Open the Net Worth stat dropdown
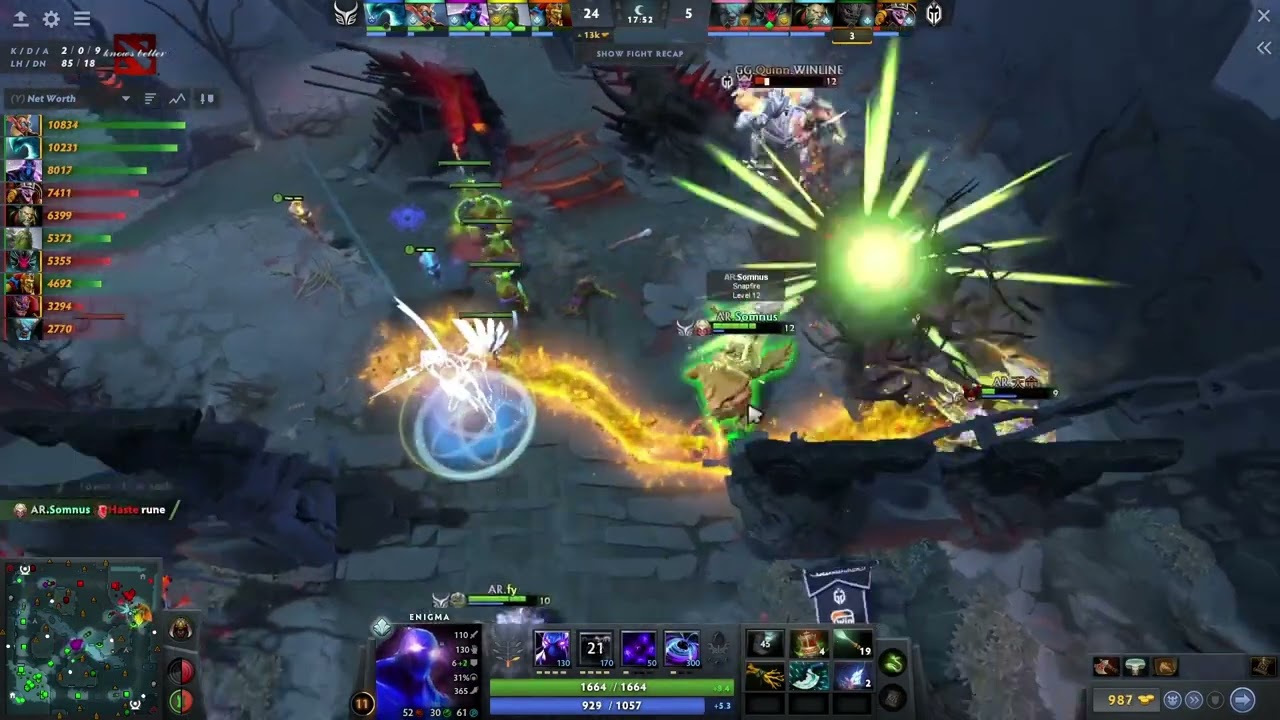Image resolution: width=1280 pixels, height=720 pixels. [x=126, y=98]
